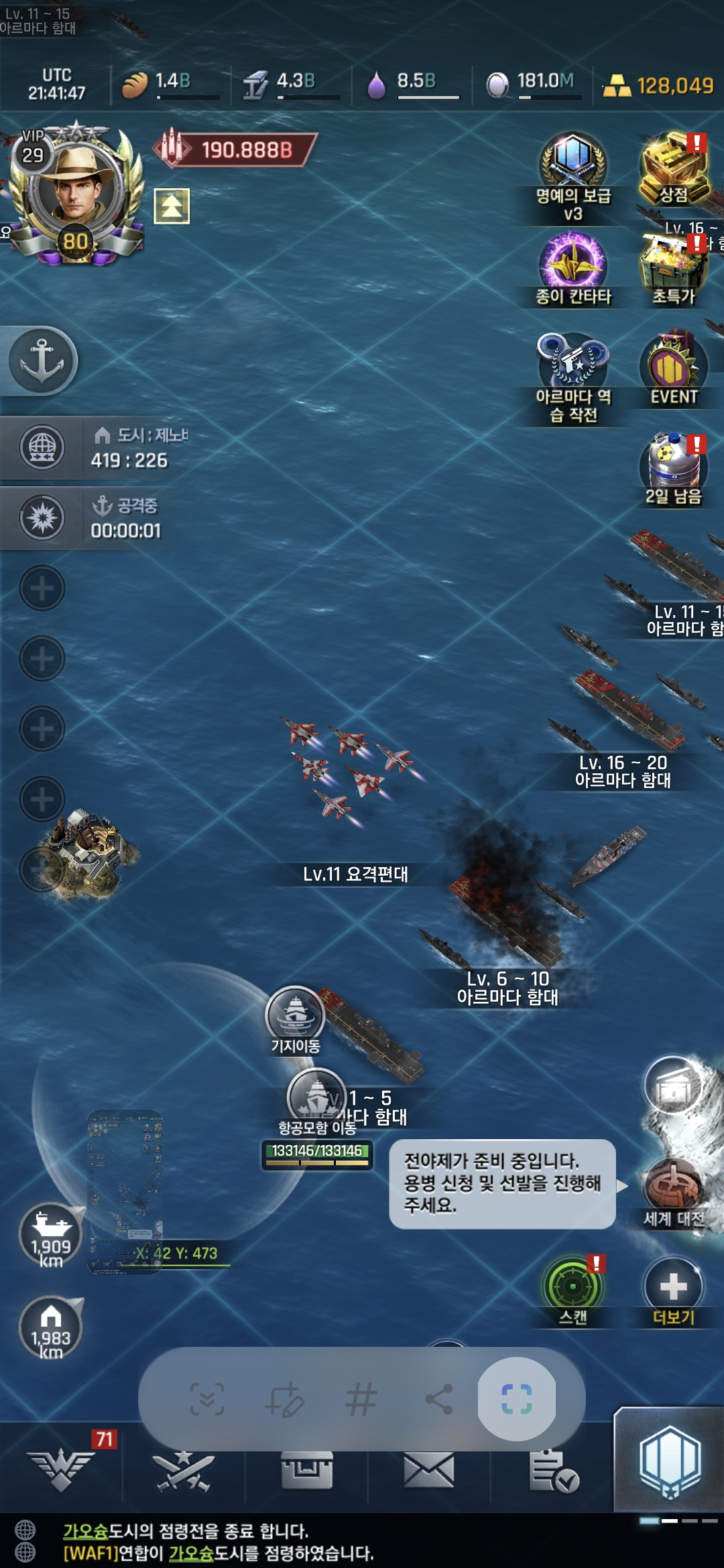This screenshot has height=1568, width=724.
Task: Tap the anchor fleet button
Action: [x=42, y=361]
